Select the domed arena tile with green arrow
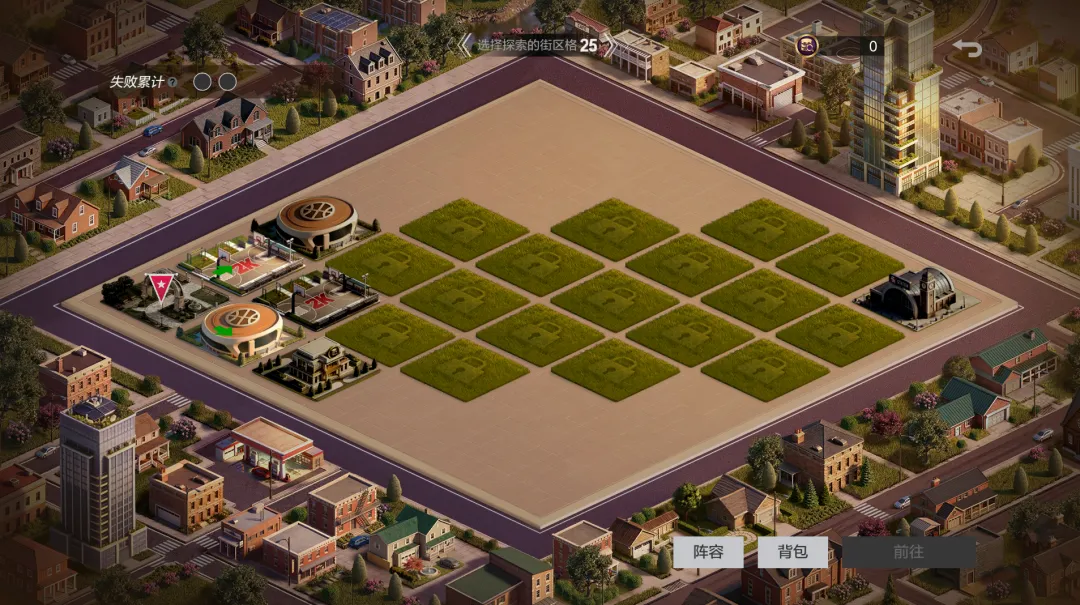Screen dimensions: 1080x605 click(x=241, y=326)
